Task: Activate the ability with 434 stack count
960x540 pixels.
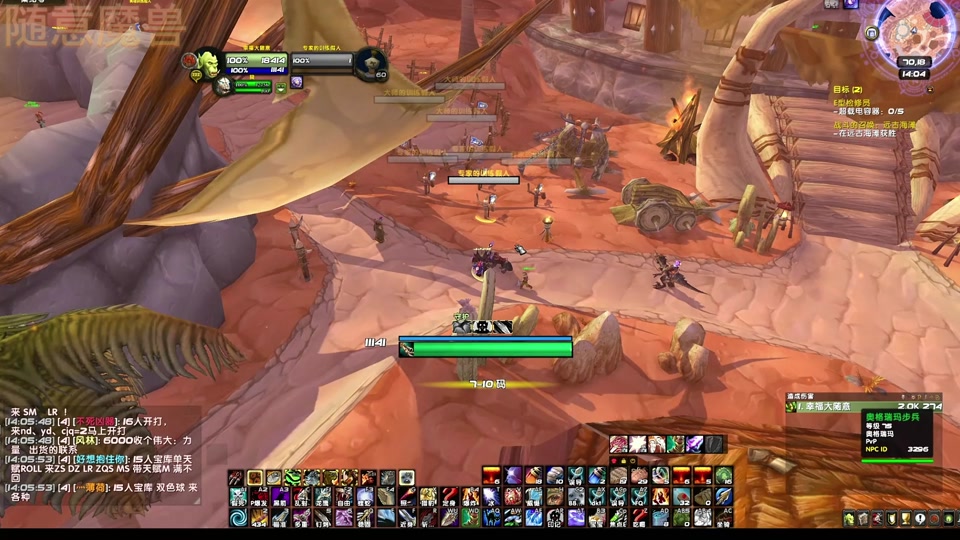Action: point(258,517)
